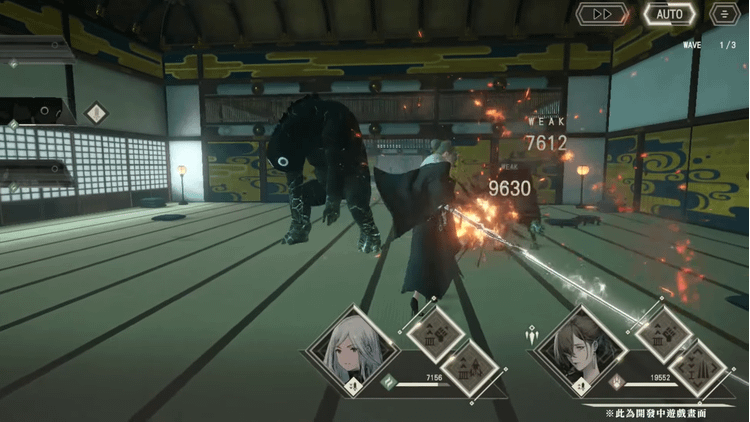Activate brown-haired character's blade skill
Screen dimensions: 750x422
point(697,367)
